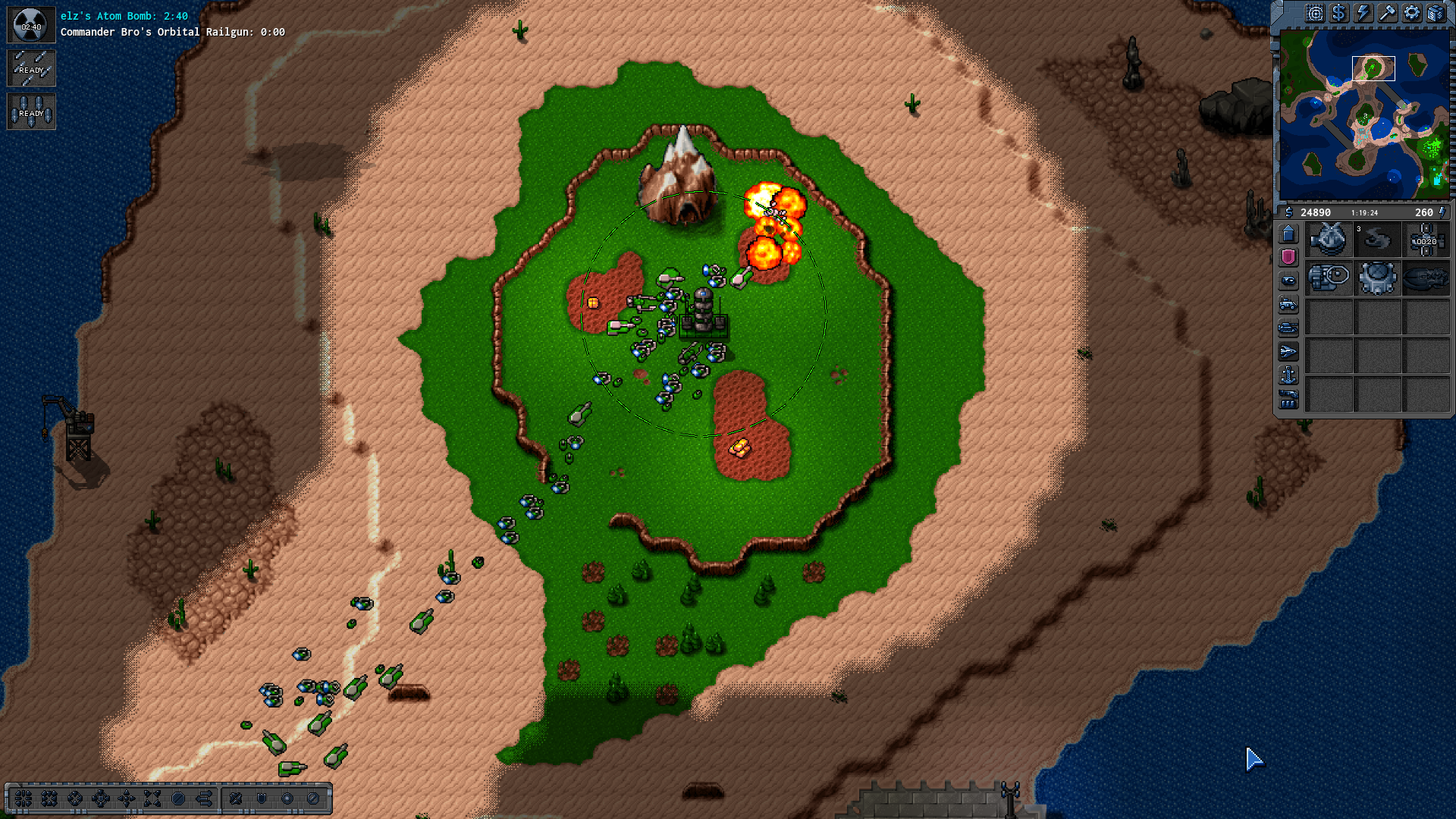Switch to the Defense shield tab
This screenshot has width=1456, height=819.
coord(1288,257)
